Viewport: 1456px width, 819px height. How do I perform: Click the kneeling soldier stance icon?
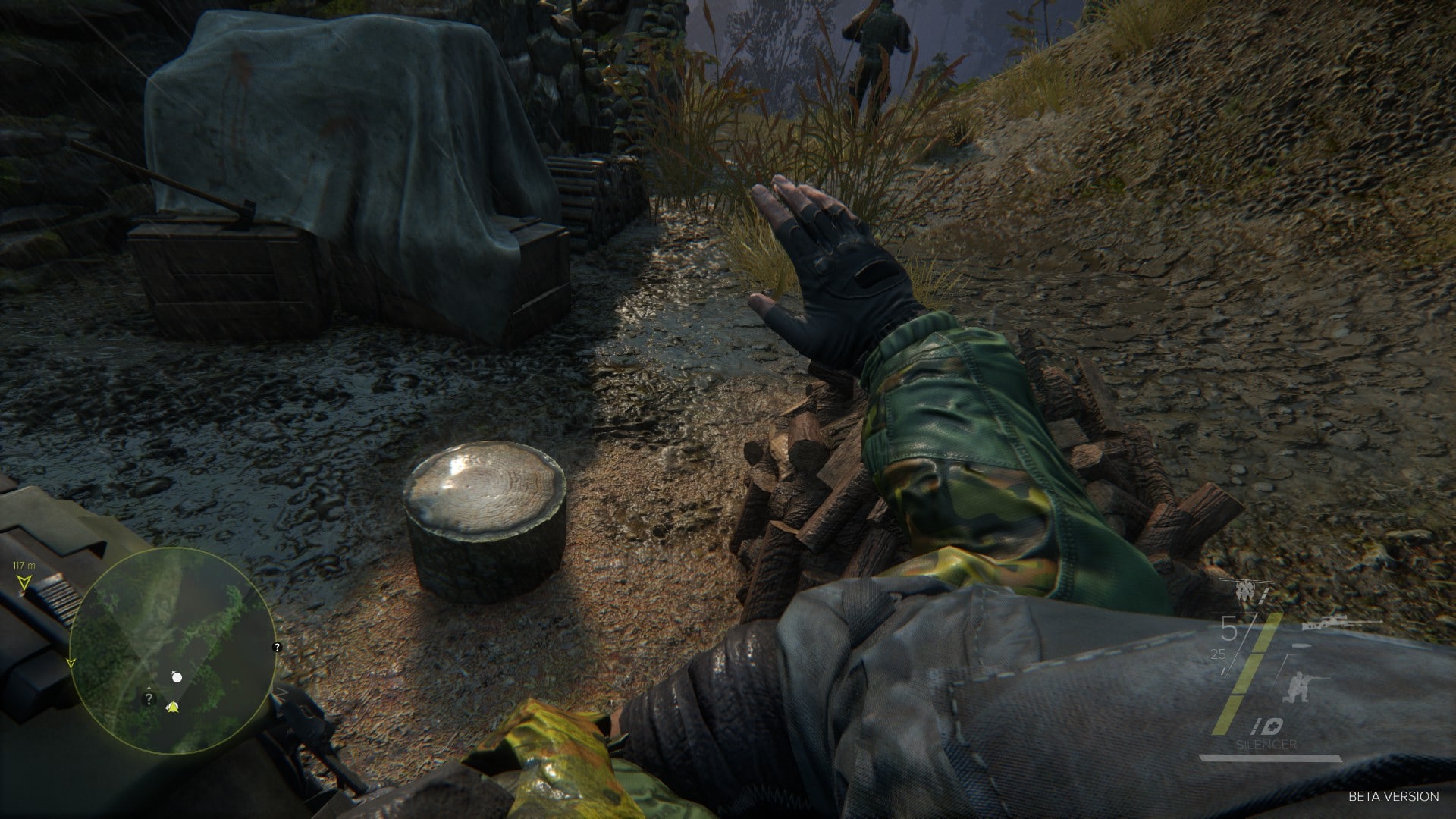(1302, 689)
